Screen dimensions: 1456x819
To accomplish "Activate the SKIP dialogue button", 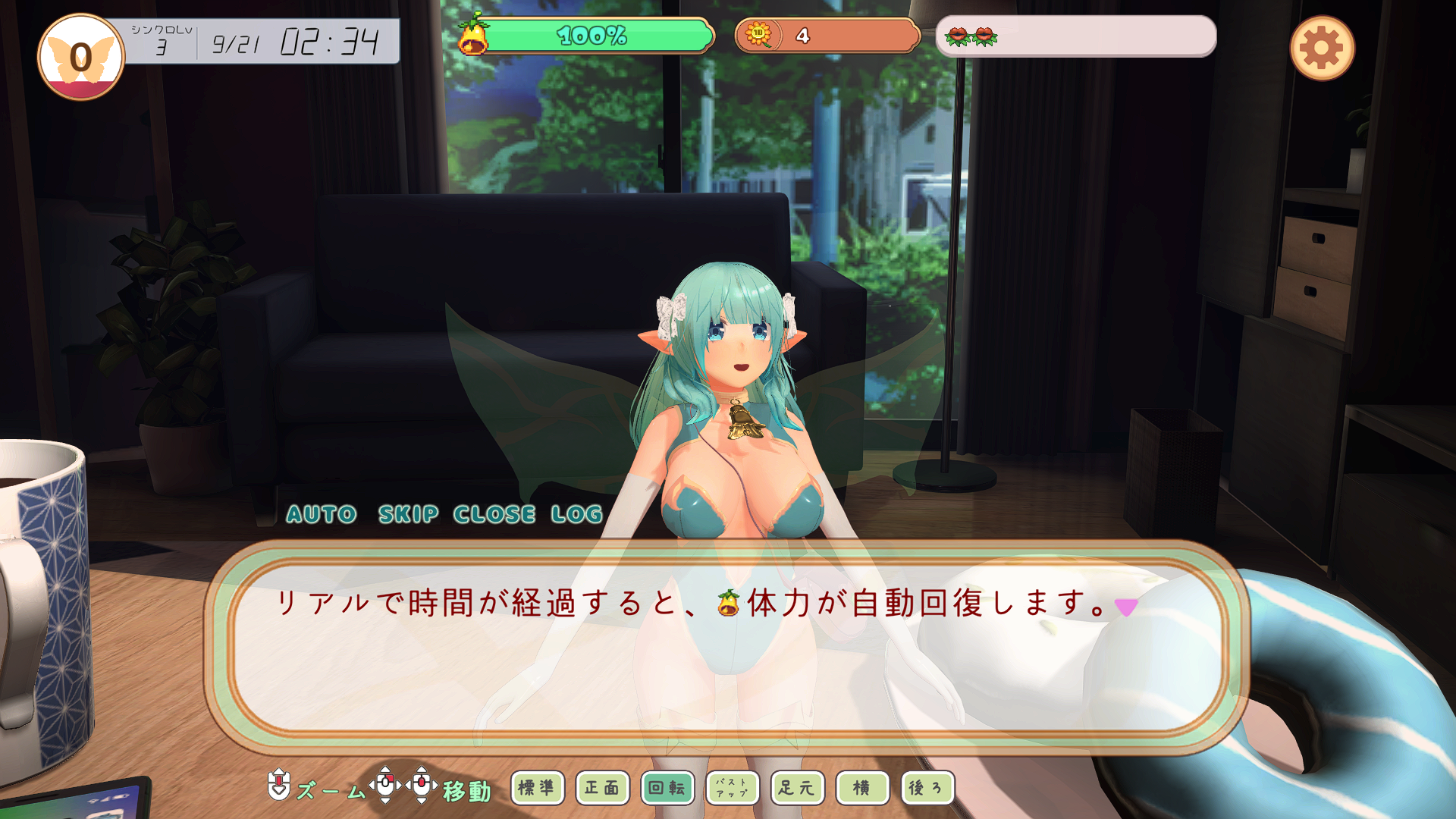I will [x=408, y=514].
